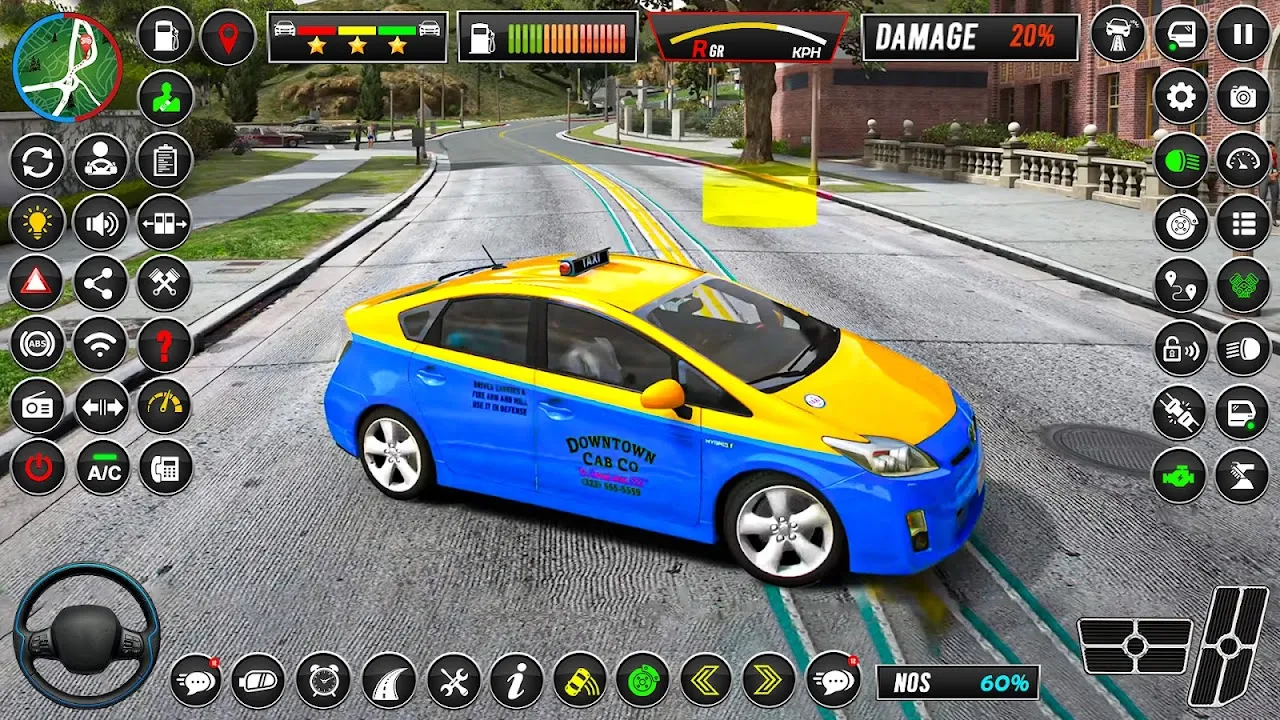Activate the yellow right chevron signal
This screenshot has height=720, width=1280.
768,681
